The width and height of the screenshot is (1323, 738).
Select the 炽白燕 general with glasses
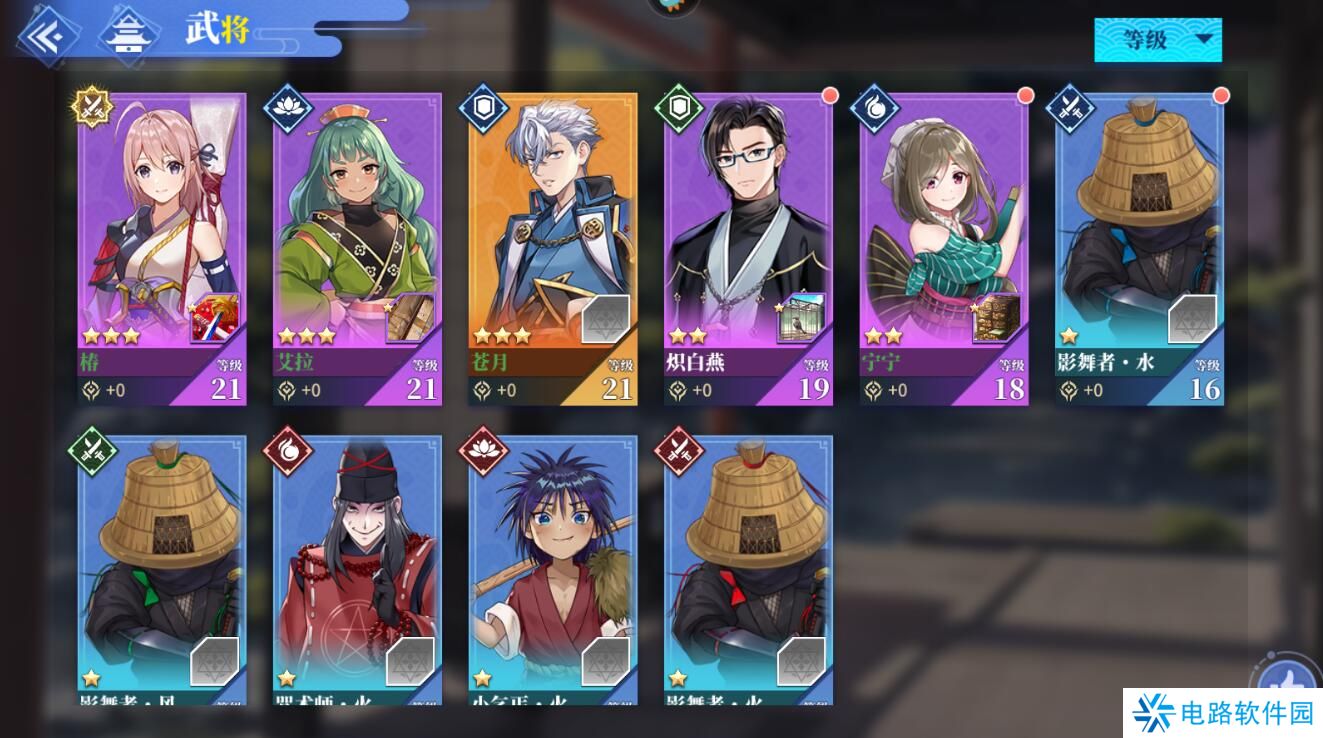click(748, 230)
